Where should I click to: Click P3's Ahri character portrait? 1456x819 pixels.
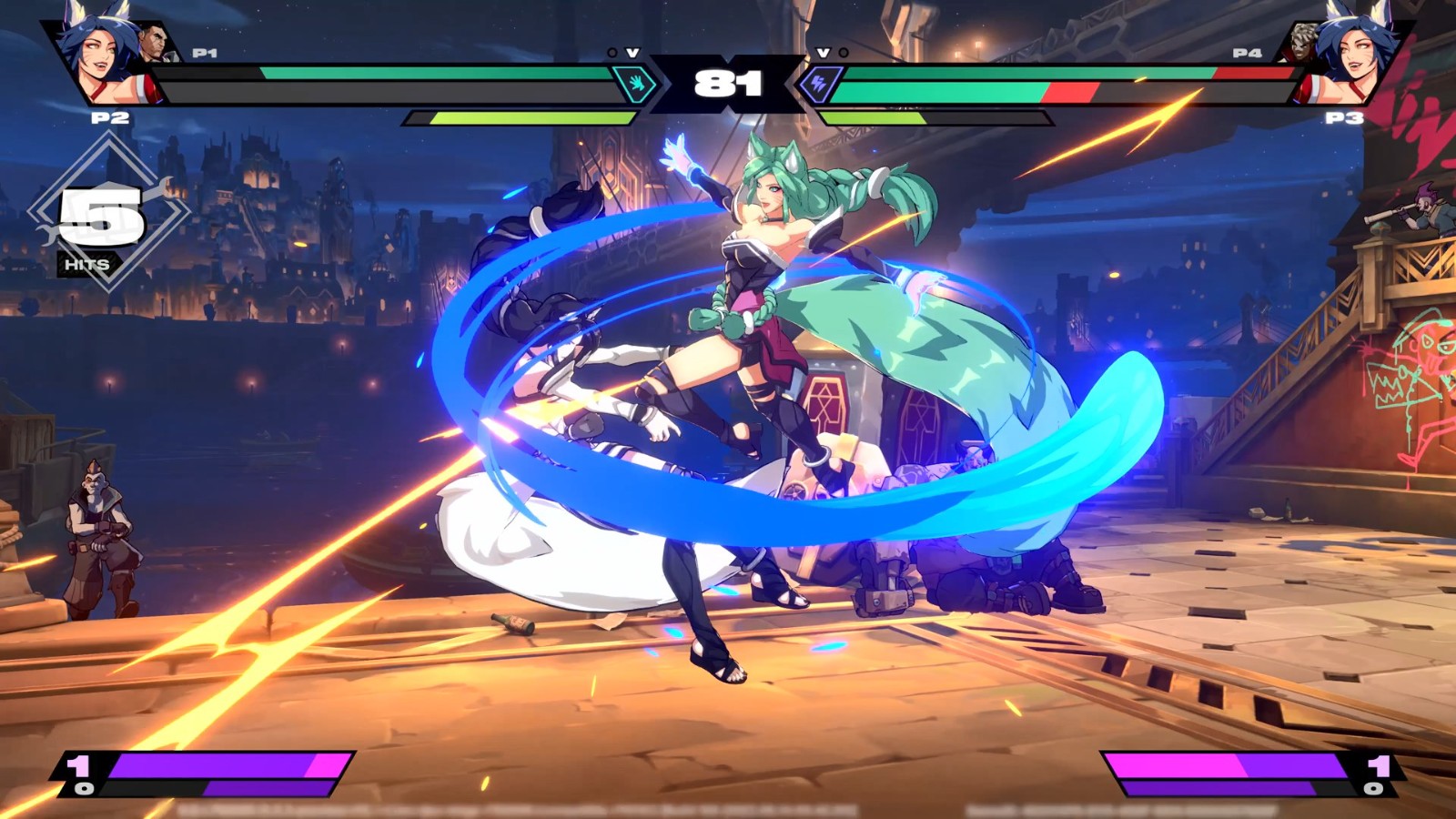pyautogui.click(x=1356, y=56)
